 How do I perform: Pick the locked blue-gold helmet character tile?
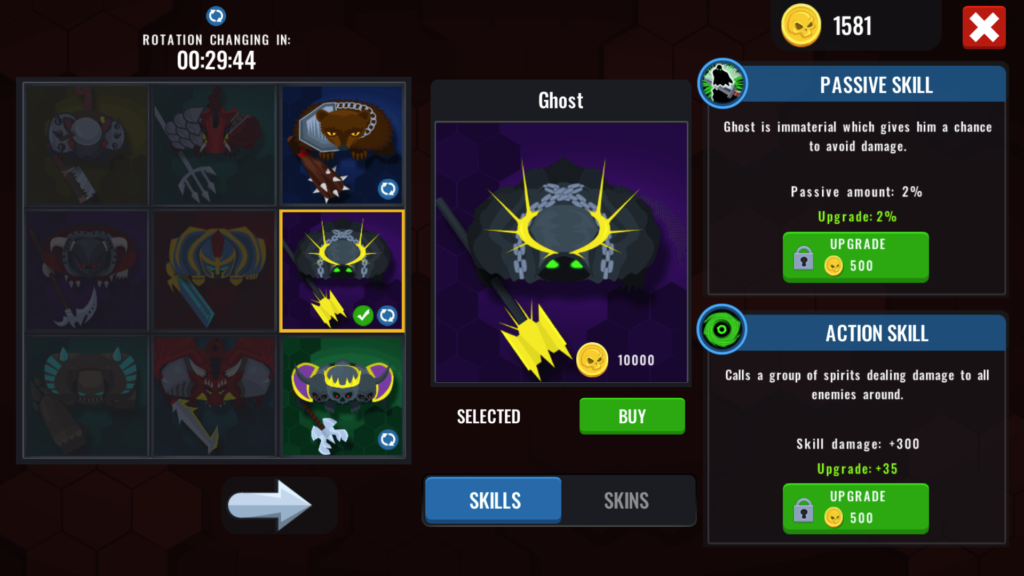click(213, 270)
